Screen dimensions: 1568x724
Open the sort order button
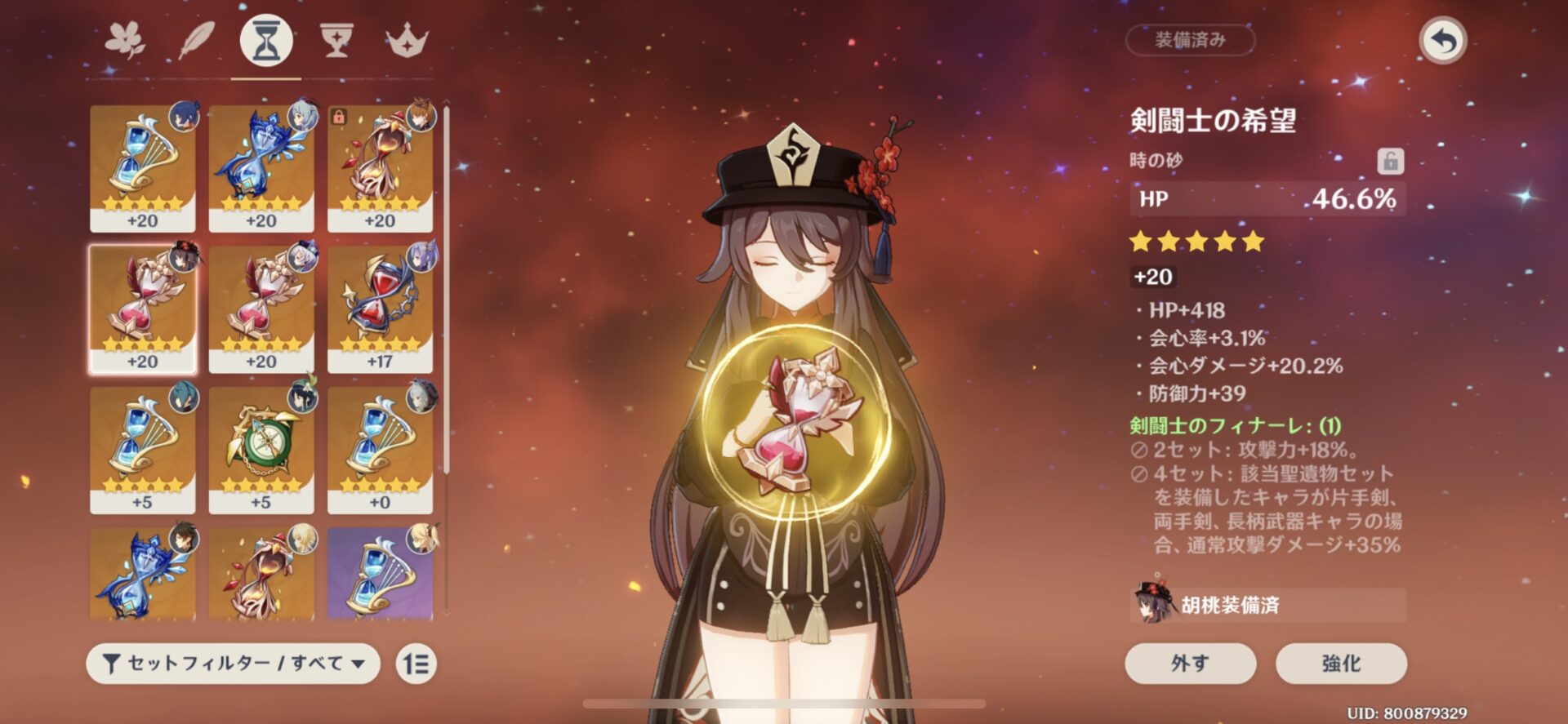[416, 664]
